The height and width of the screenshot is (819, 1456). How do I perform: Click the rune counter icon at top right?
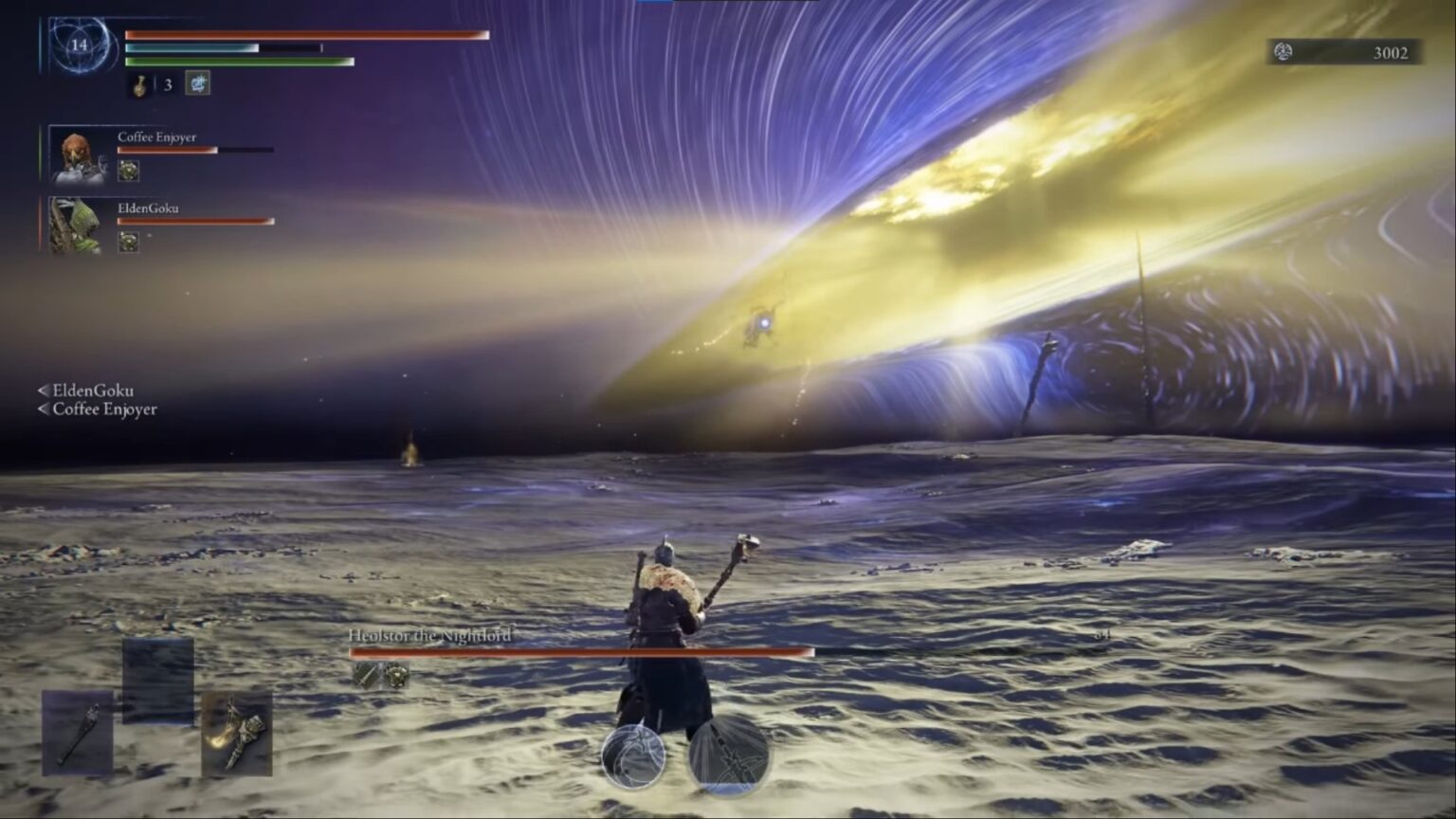[1283, 53]
